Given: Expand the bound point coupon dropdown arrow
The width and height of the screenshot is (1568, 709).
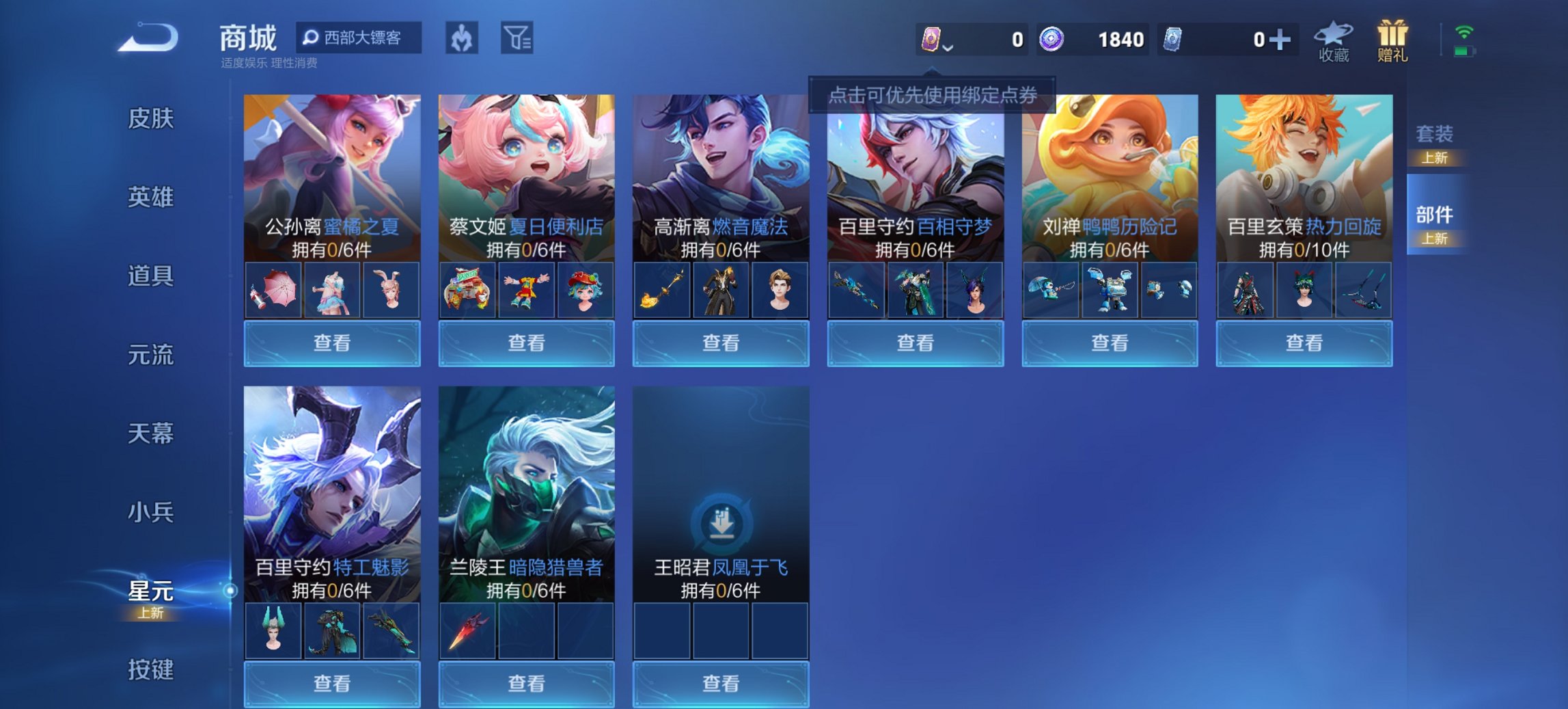Looking at the screenshot, I should coord(948,48).
